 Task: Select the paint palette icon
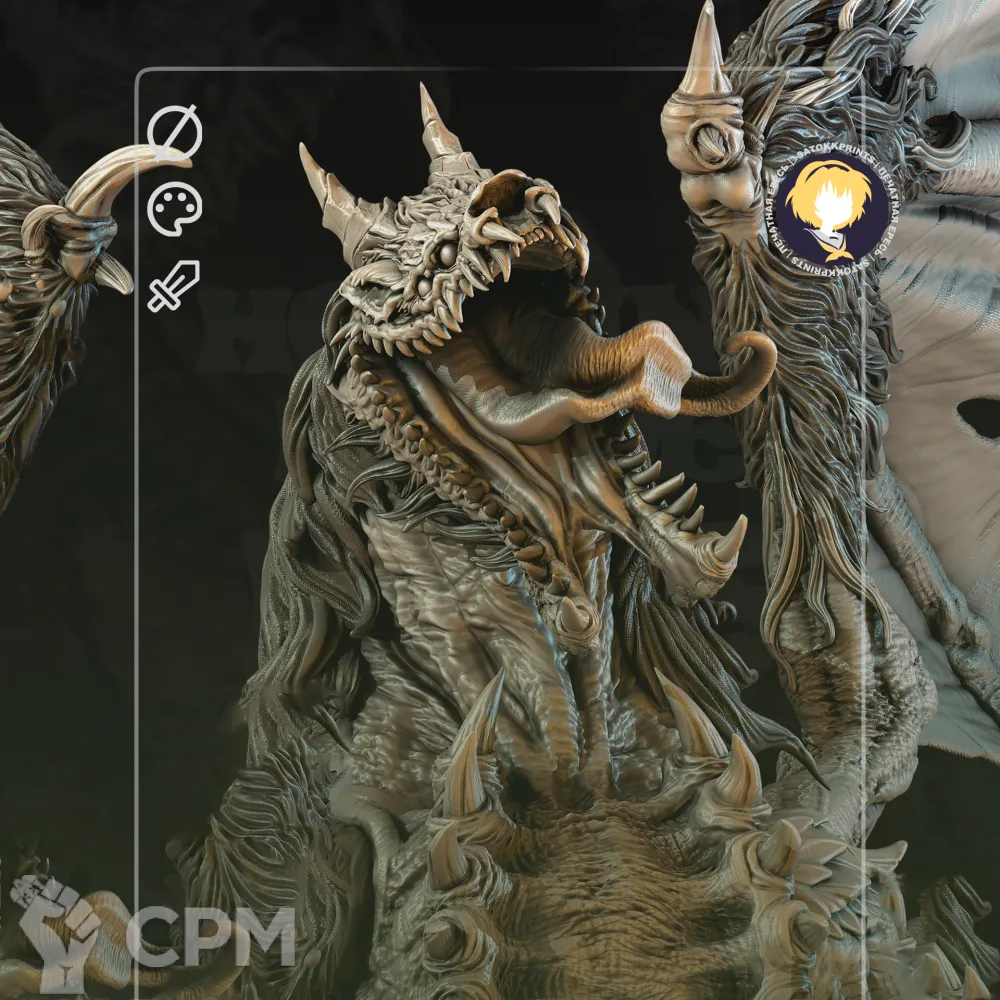[x=175, y=210]
